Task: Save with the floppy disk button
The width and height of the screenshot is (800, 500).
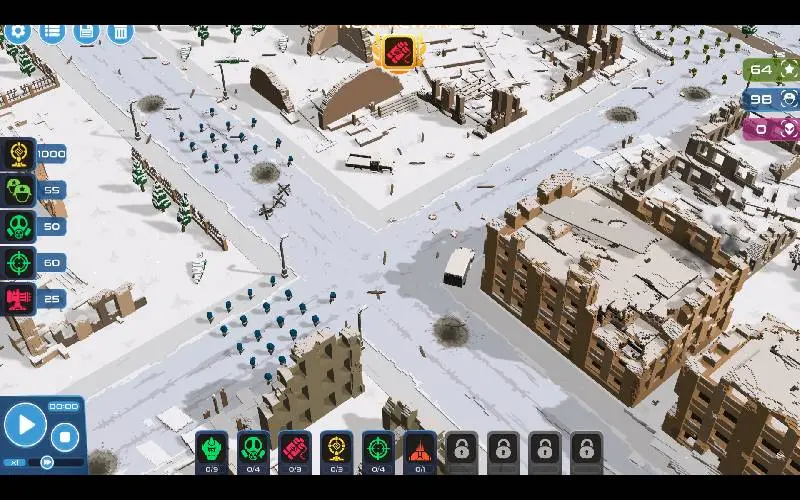Action: click(x=86, y=31)
